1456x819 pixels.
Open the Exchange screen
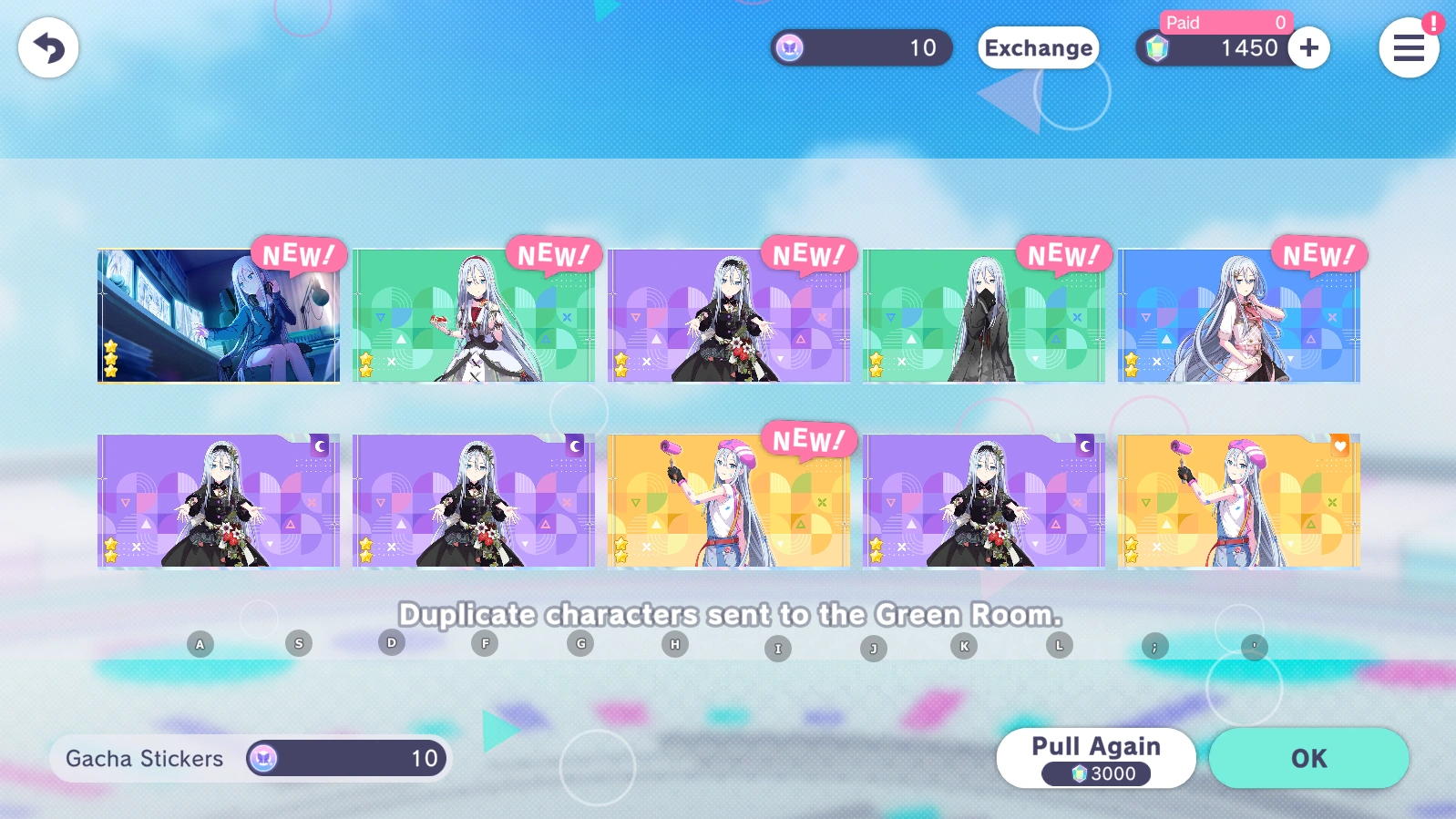pos(1038,48)
